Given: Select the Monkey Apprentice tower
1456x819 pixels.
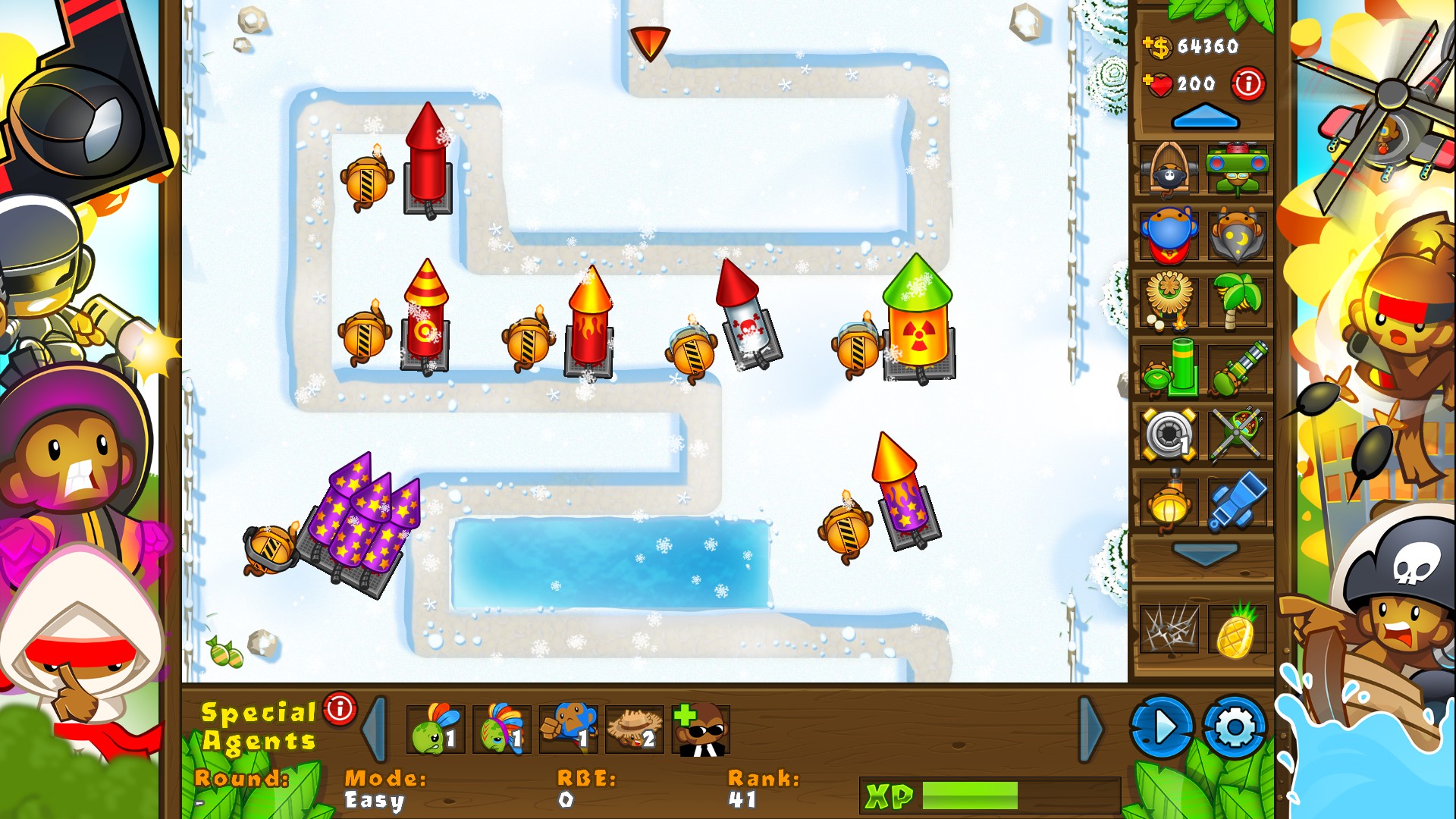Looking at the screenshot, I should tap(1237, 237).
